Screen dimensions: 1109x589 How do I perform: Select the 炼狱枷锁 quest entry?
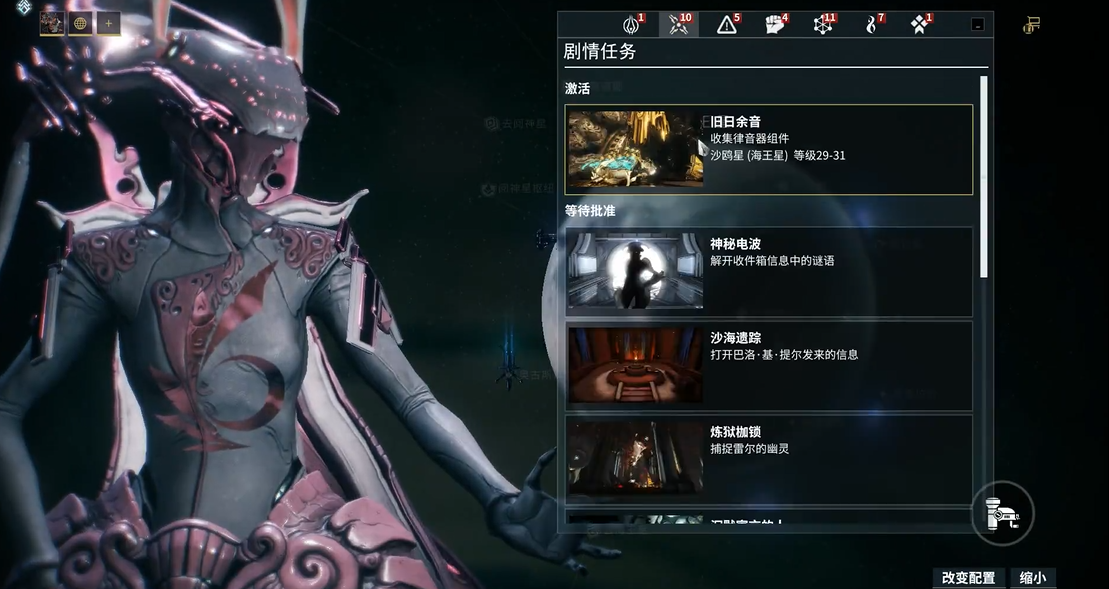[768, 459]
